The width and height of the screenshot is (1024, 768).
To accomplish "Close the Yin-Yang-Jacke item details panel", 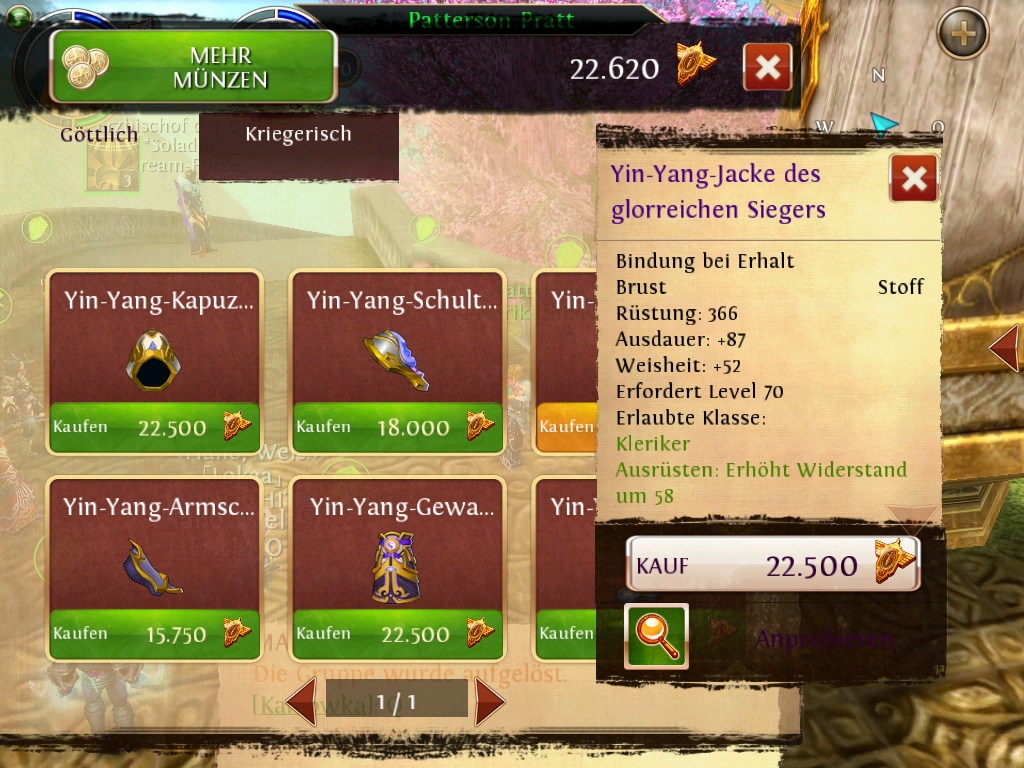I will (913, 179).
